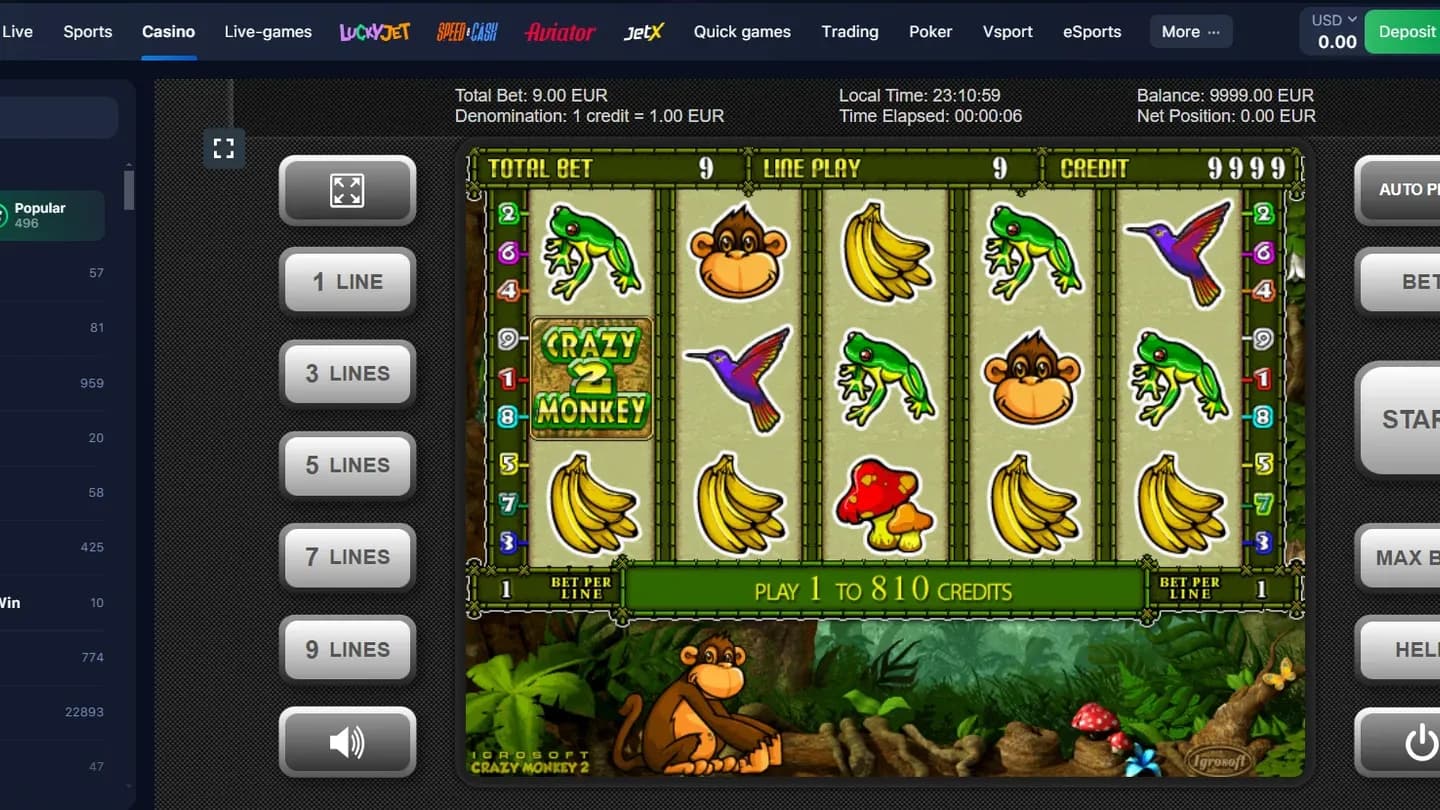Click the small fullscreen icon above the slot
Viewport: 1440px width, 810px height.
[x=223, y=148]
